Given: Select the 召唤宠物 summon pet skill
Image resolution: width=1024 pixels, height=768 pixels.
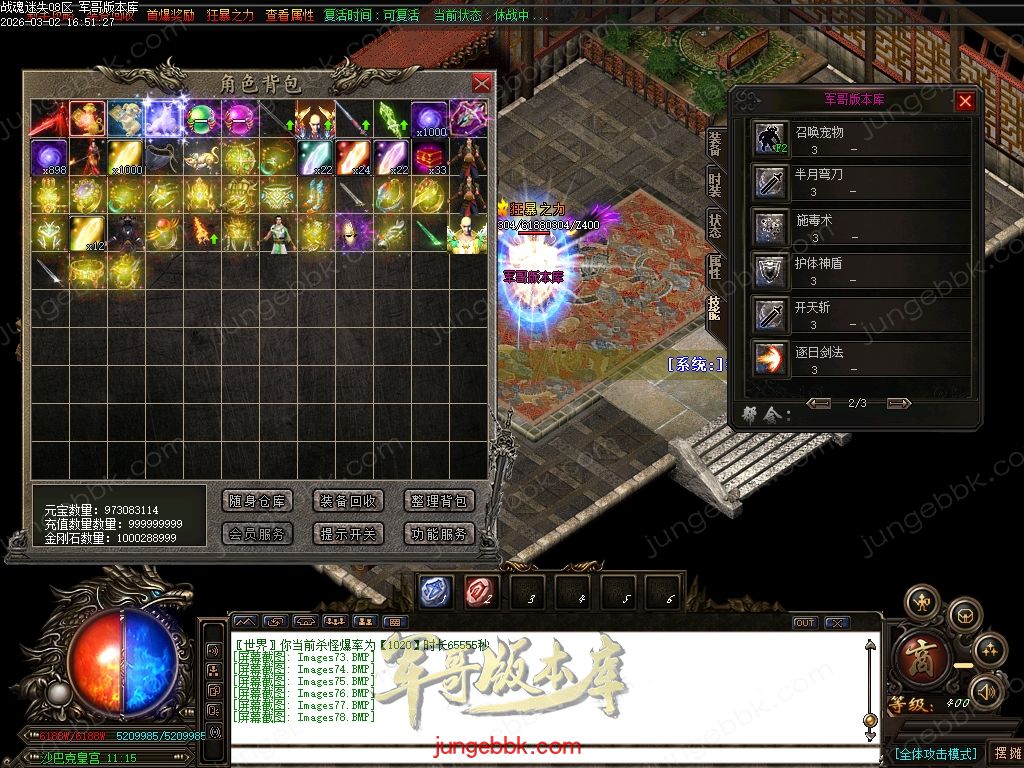Looking at the screenshot, I should (x=771, y=140).
